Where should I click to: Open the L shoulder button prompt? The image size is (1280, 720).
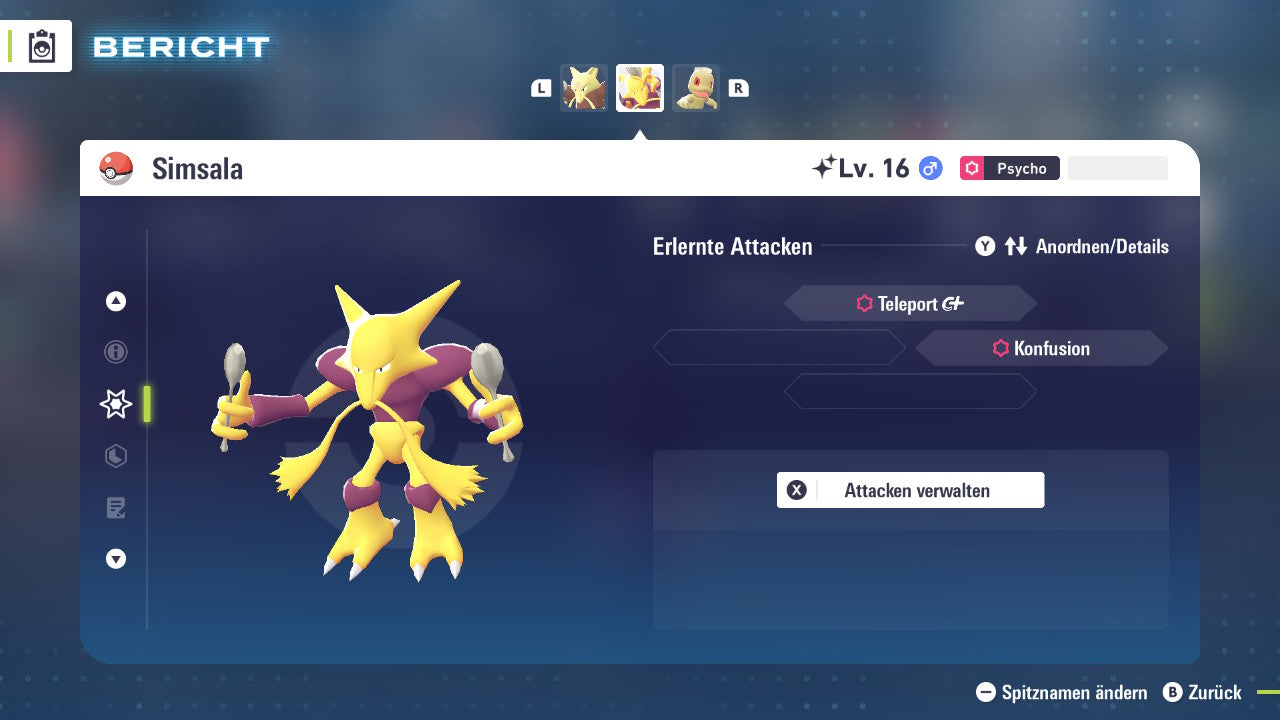(x=540, y=87)
